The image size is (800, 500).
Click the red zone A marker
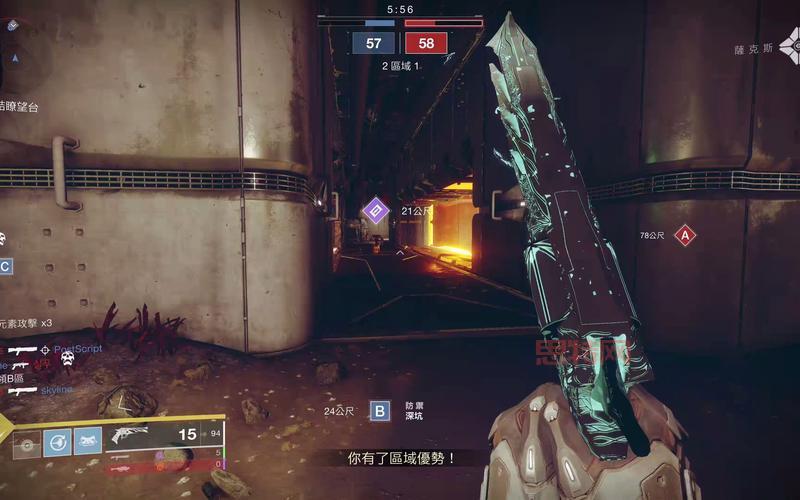[x=685, y=236]
